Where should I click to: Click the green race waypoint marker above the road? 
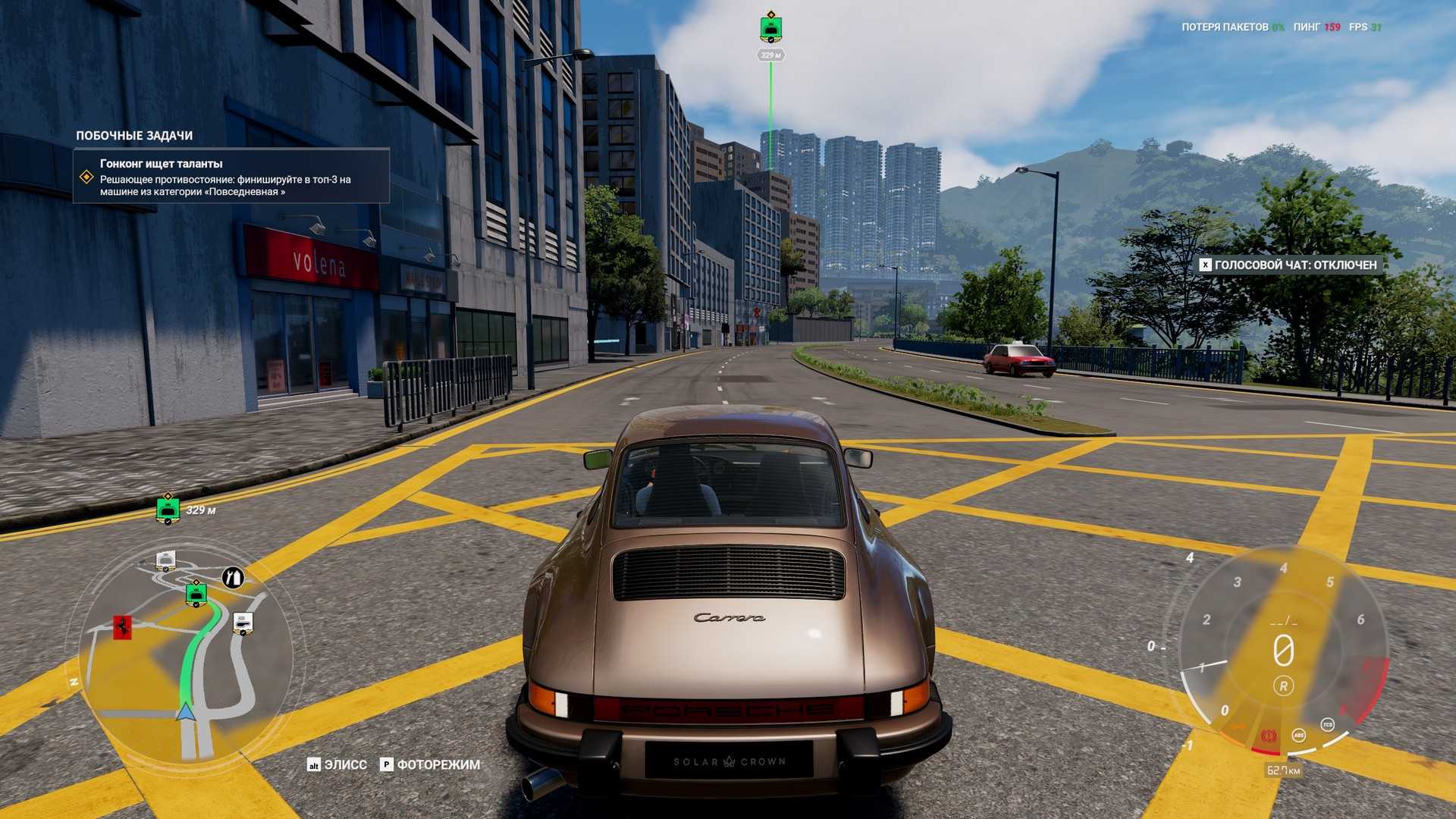[770, 29]
